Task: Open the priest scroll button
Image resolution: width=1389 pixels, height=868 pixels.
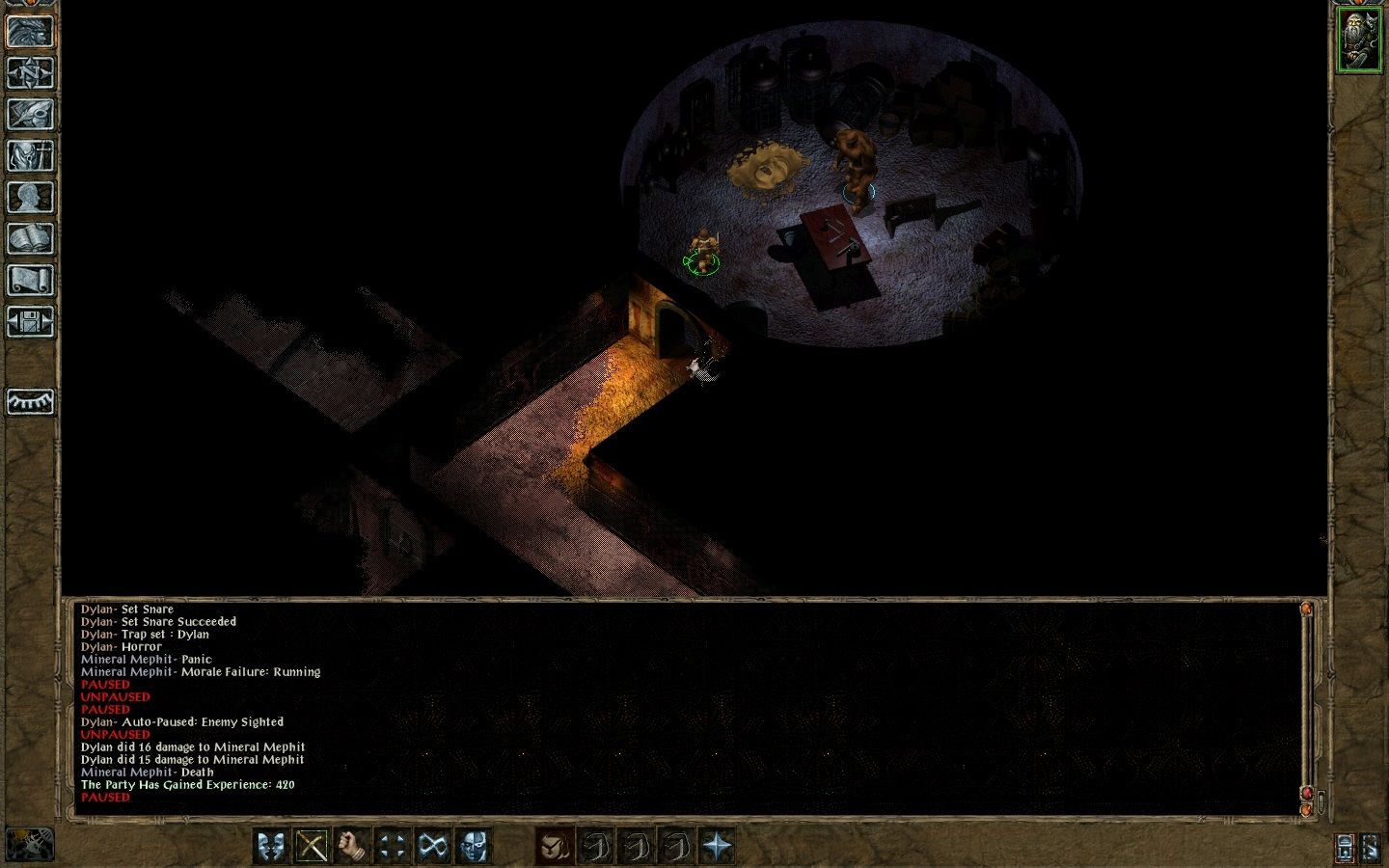Action: click(x=30, y=280)
